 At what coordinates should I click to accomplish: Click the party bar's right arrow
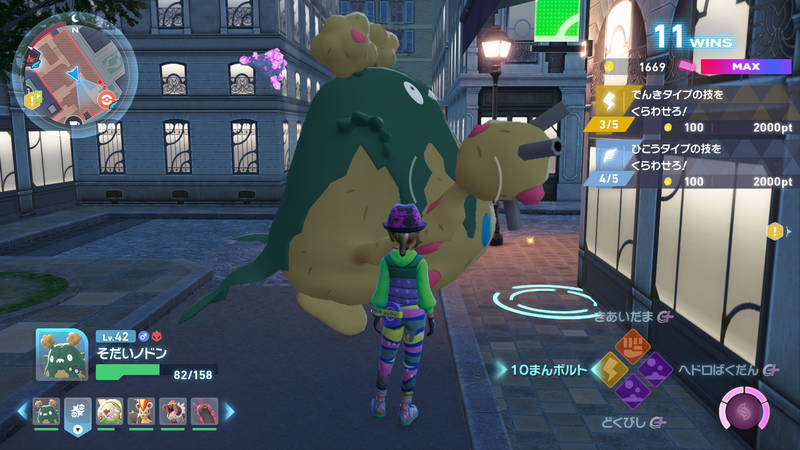tap(229, 411)
